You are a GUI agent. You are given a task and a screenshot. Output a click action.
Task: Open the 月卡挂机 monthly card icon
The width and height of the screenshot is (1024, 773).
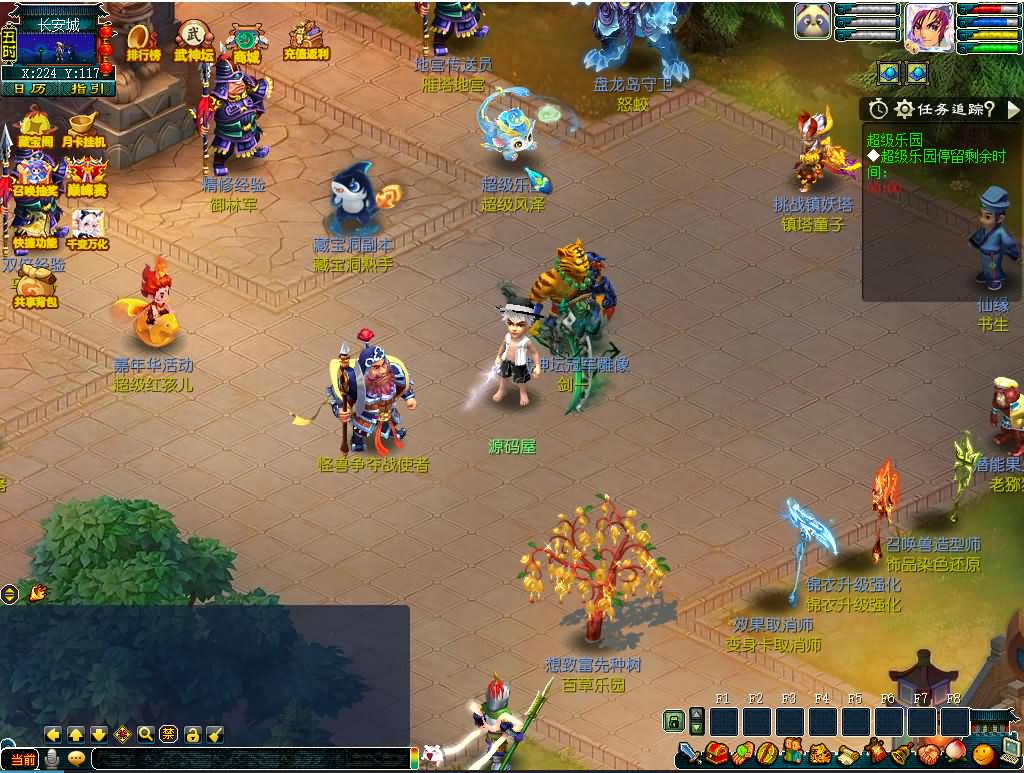85,130
